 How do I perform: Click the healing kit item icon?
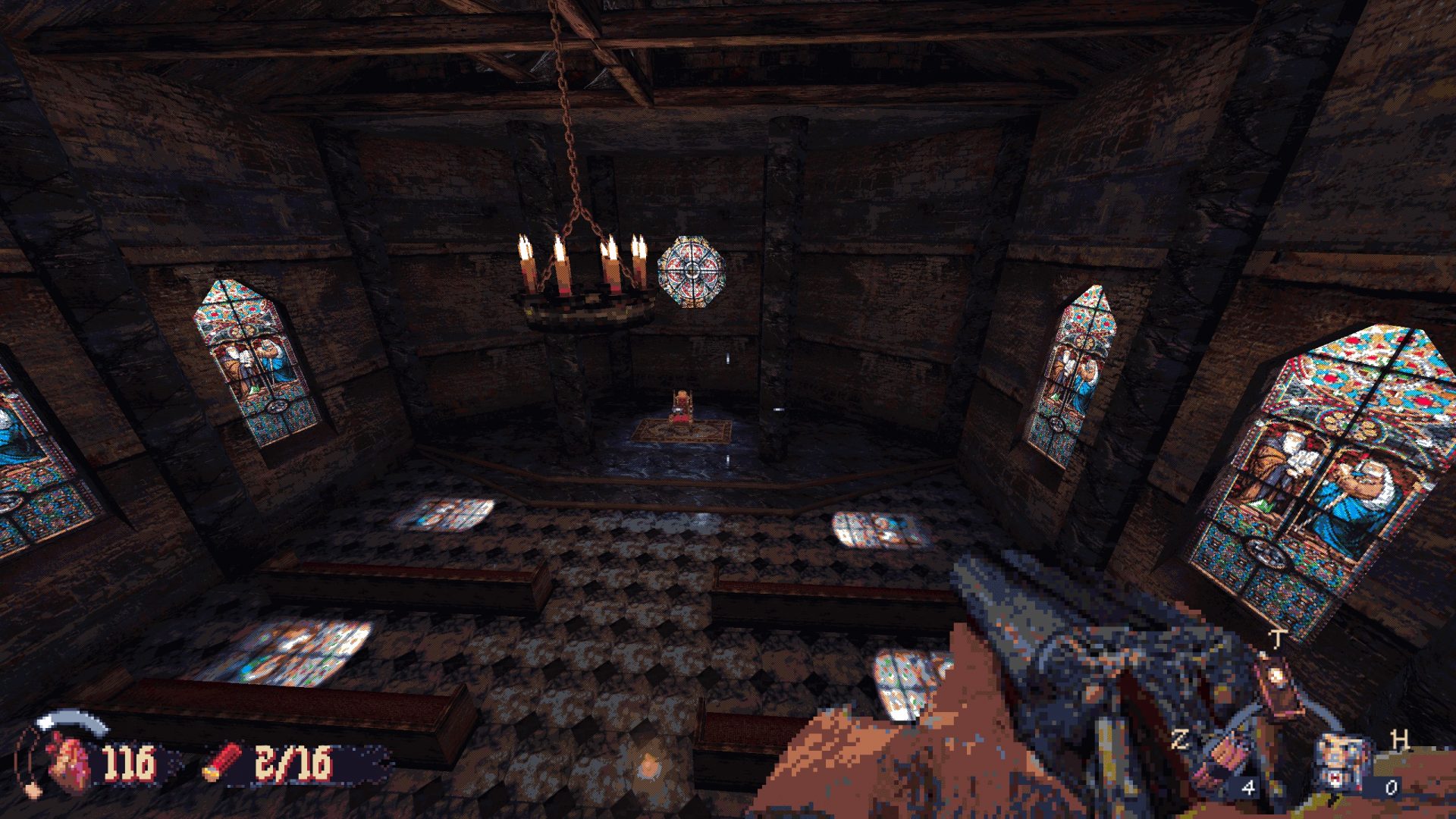1341,761
